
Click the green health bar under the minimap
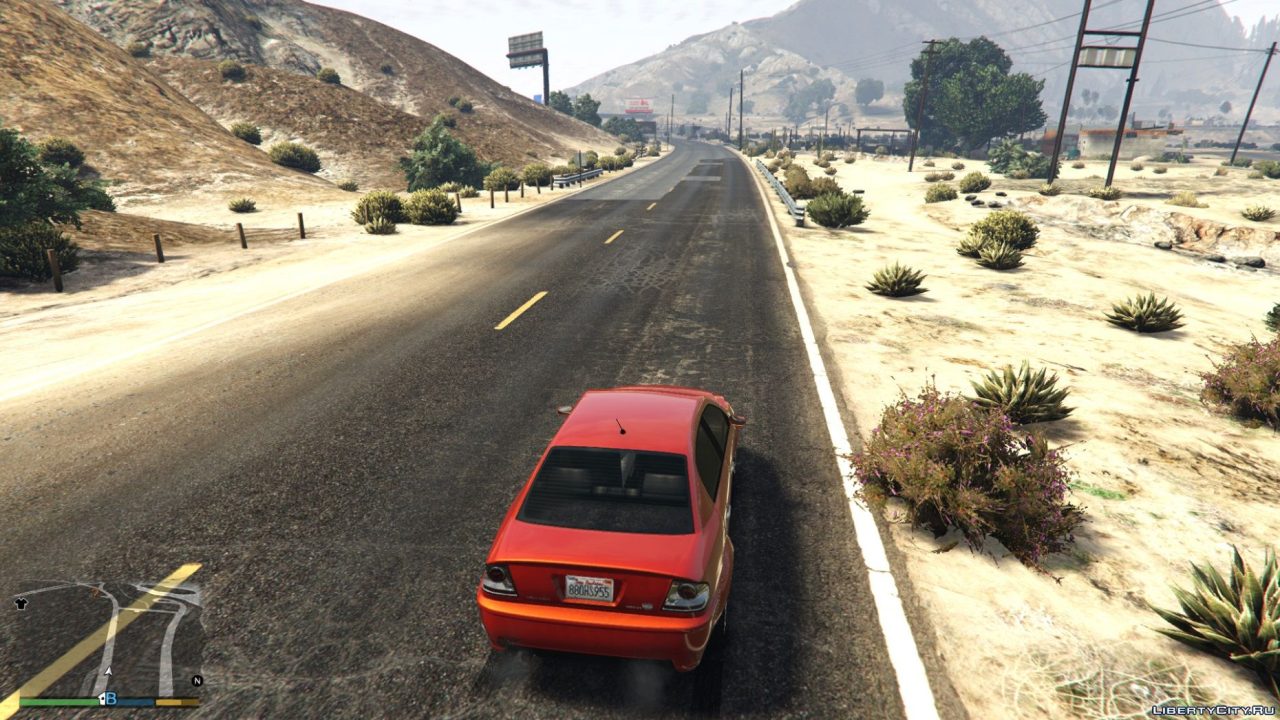click(60, 701)
